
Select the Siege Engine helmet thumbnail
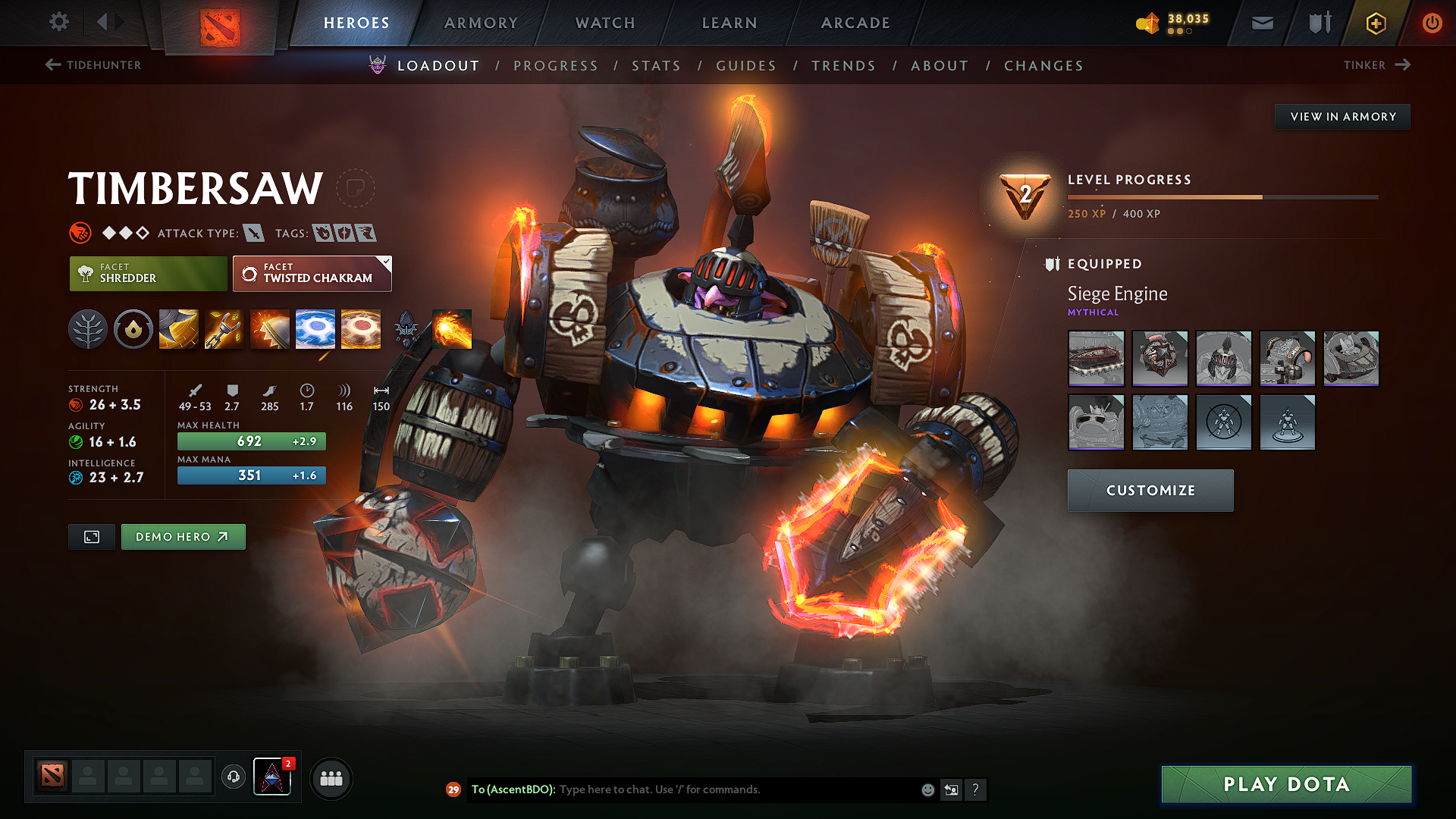[1223, 359]
